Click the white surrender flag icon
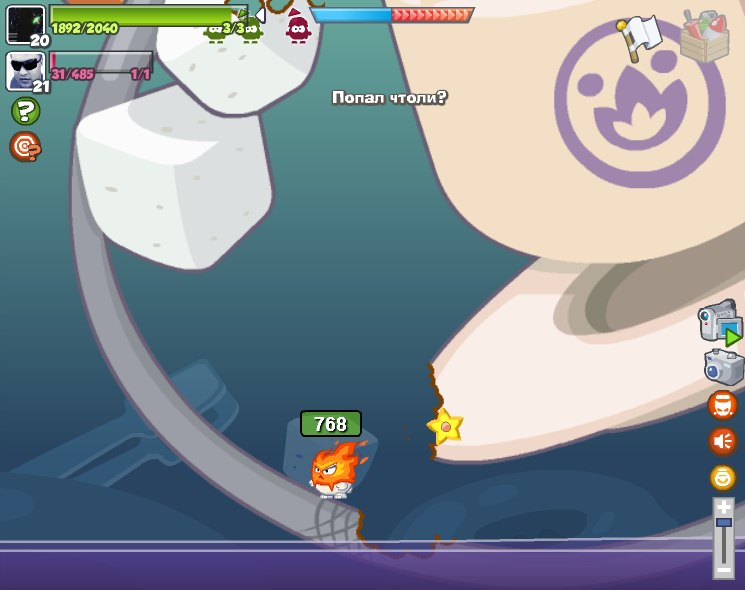745x590 pixels. (640, 36)
